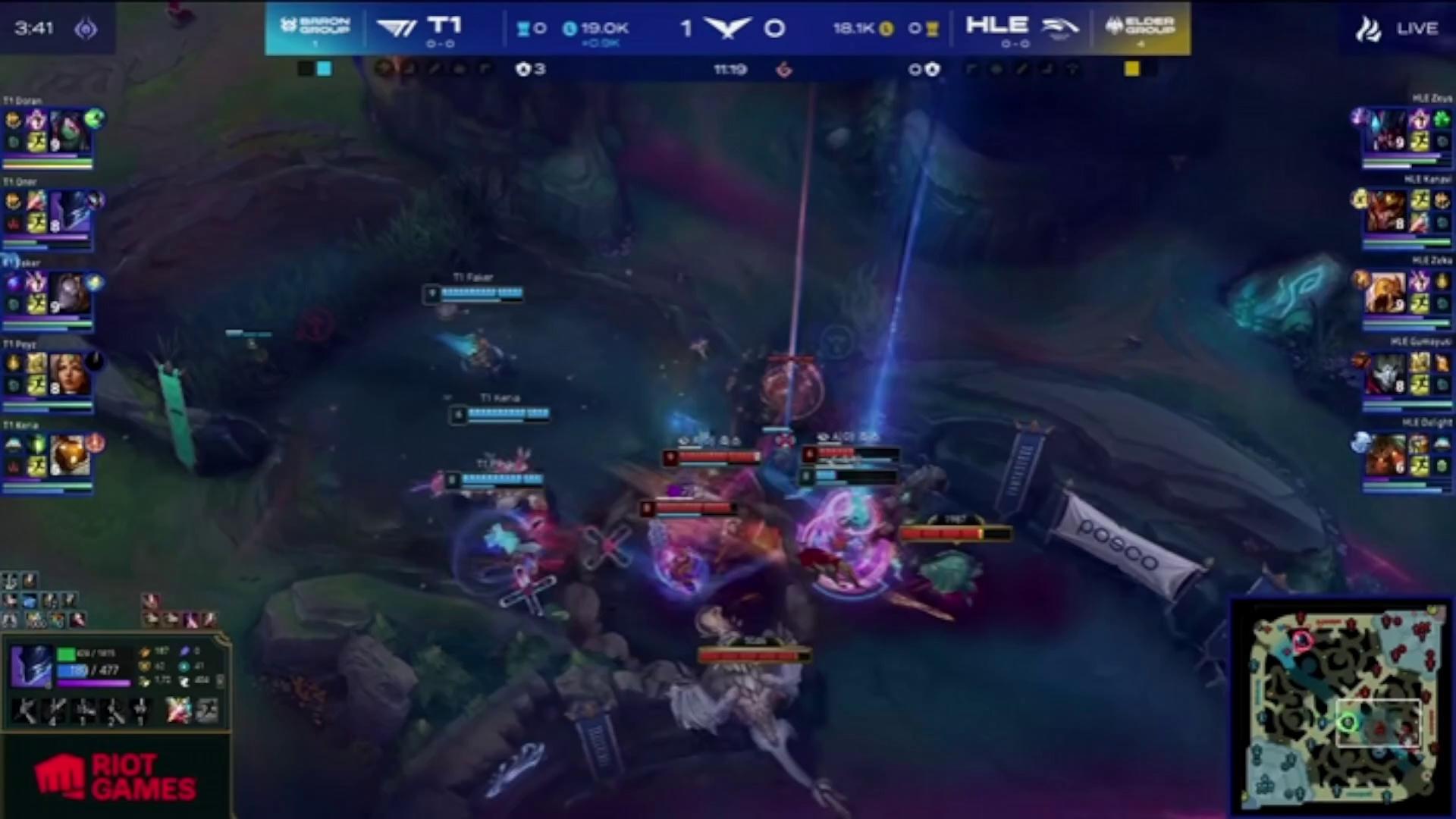
Task: Click the Flash summoner spell in the stats panel
Action: pyautogui.click(x=206, y=711)
